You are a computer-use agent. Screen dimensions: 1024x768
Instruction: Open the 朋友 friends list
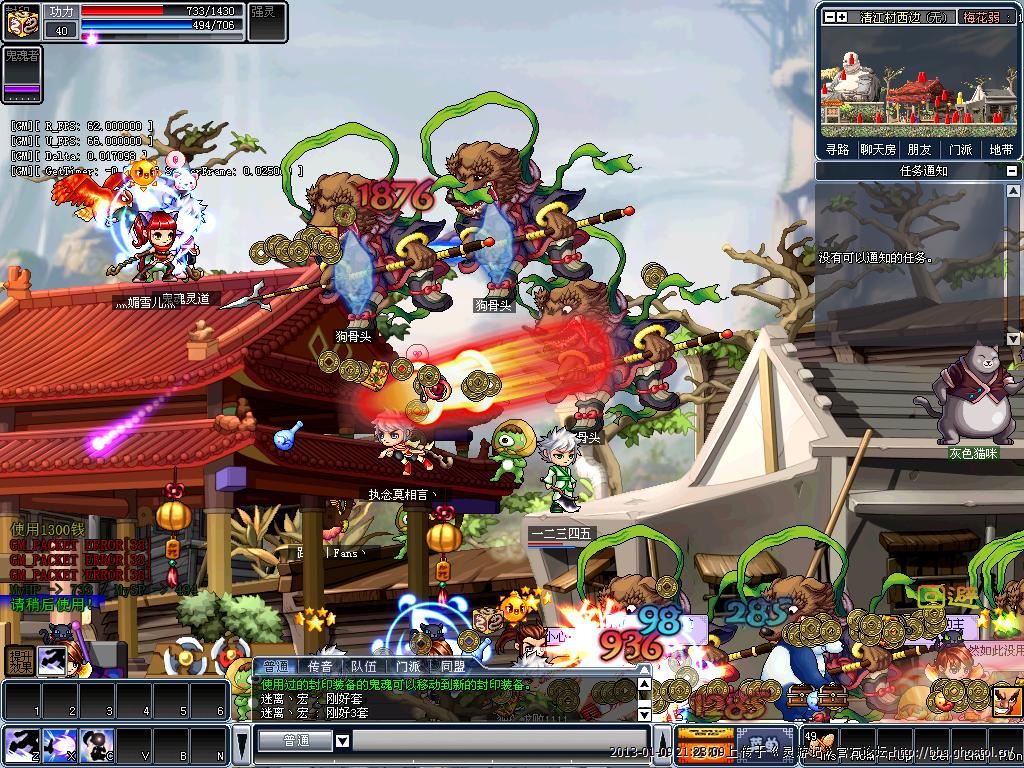tap(919, 149)
